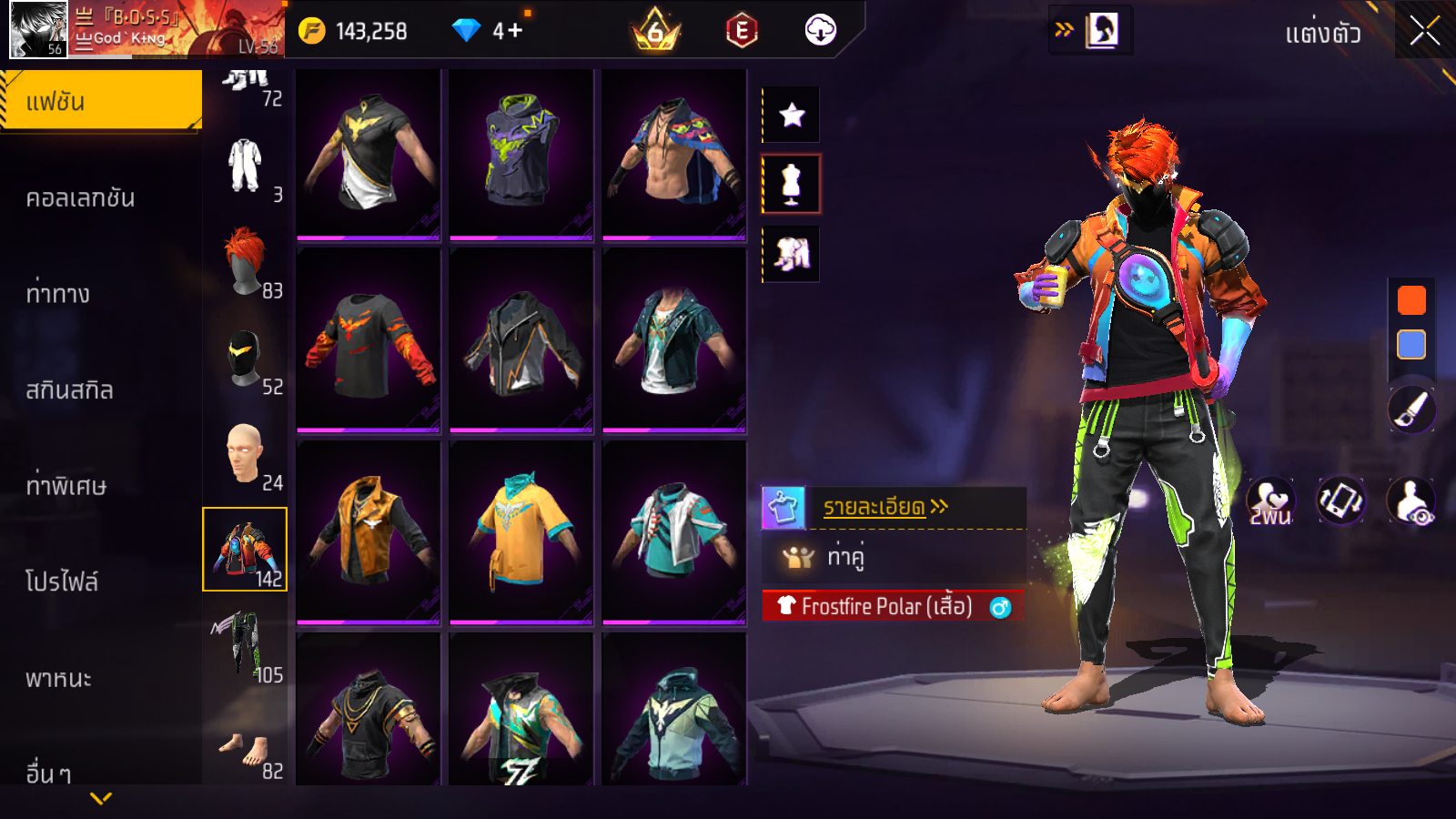Go to the พาหนะ vehicles tab
This screenshot has height=819, width=1456.
[58, 679]
